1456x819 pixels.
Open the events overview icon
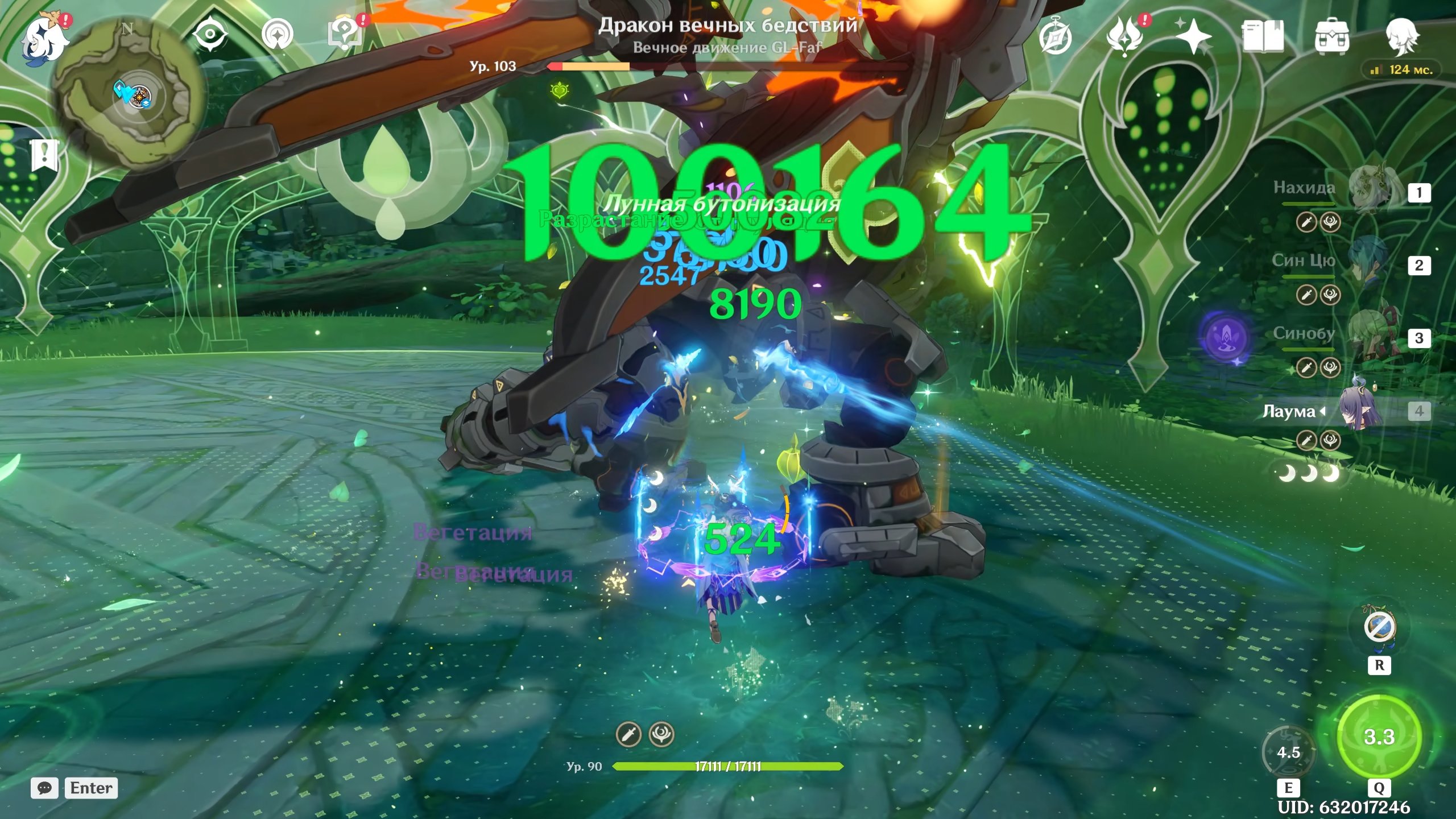[x=278, y=35]
